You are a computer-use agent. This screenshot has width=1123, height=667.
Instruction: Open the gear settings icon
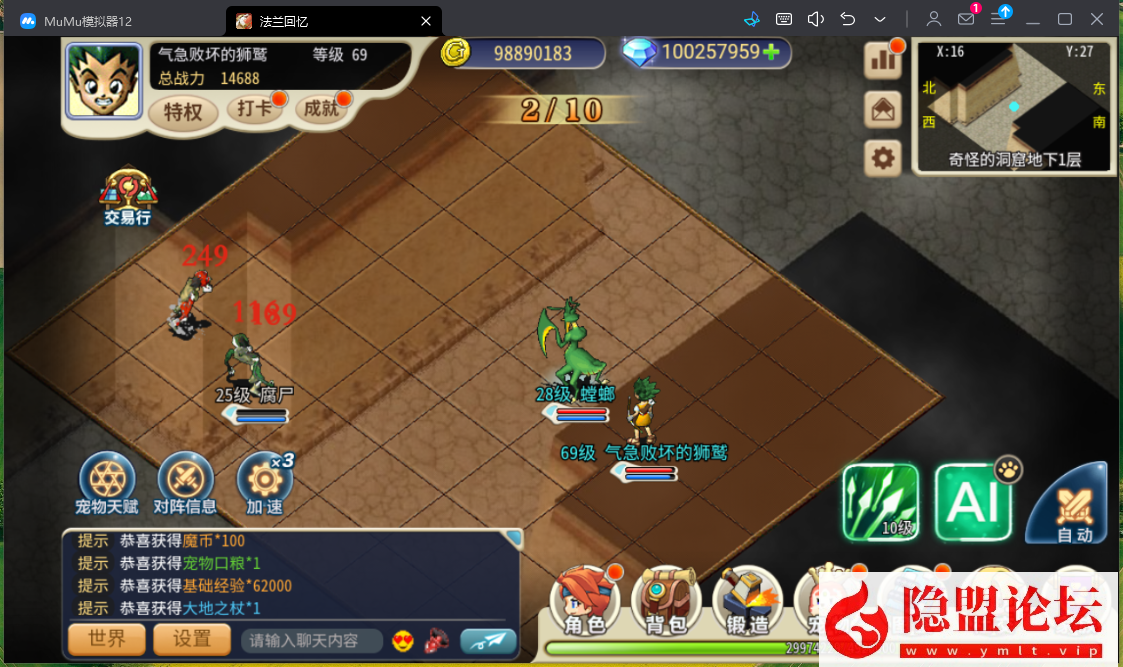(882, 158)
